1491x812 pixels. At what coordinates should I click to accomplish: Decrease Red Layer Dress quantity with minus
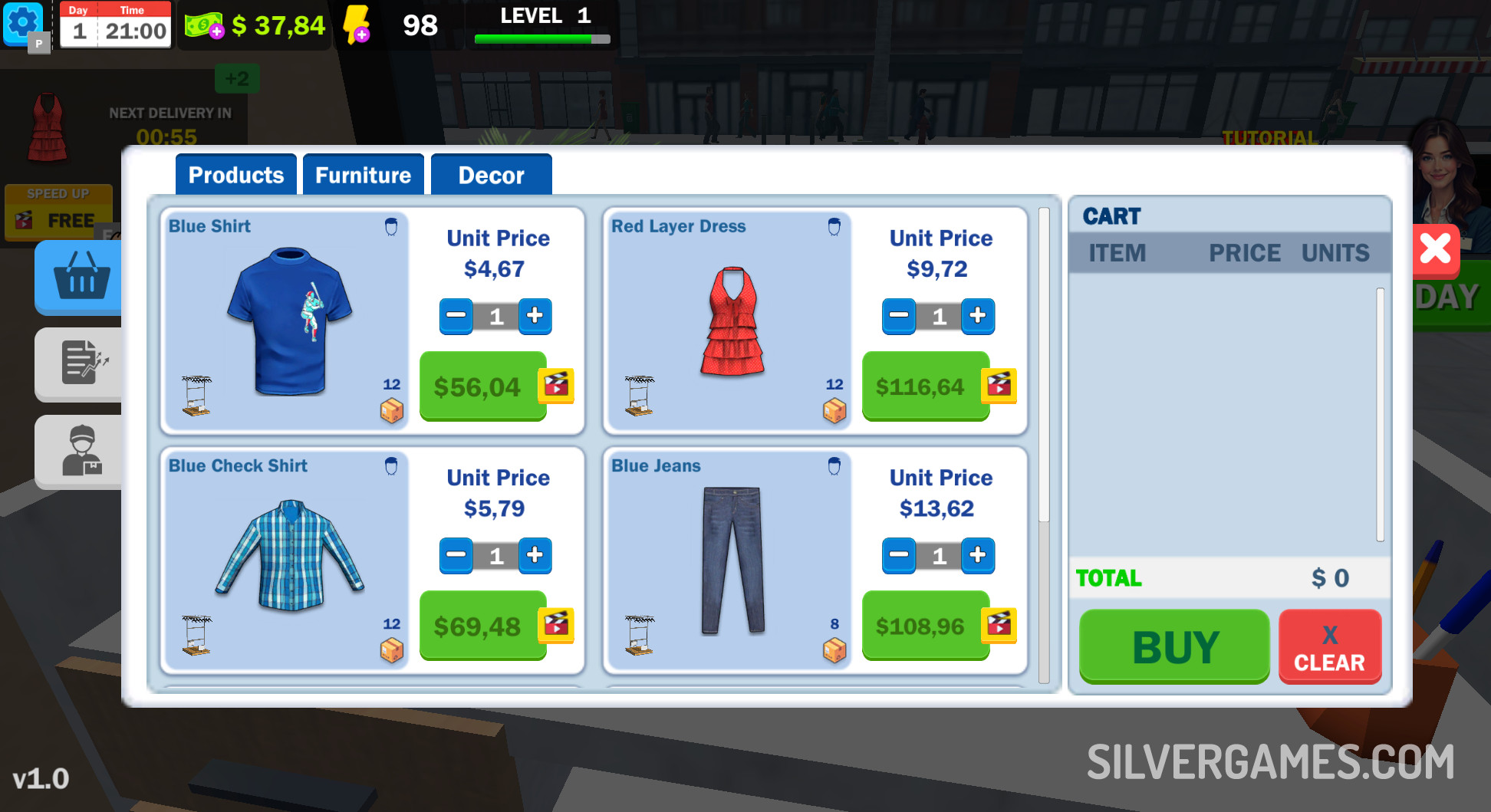point(899,316)
